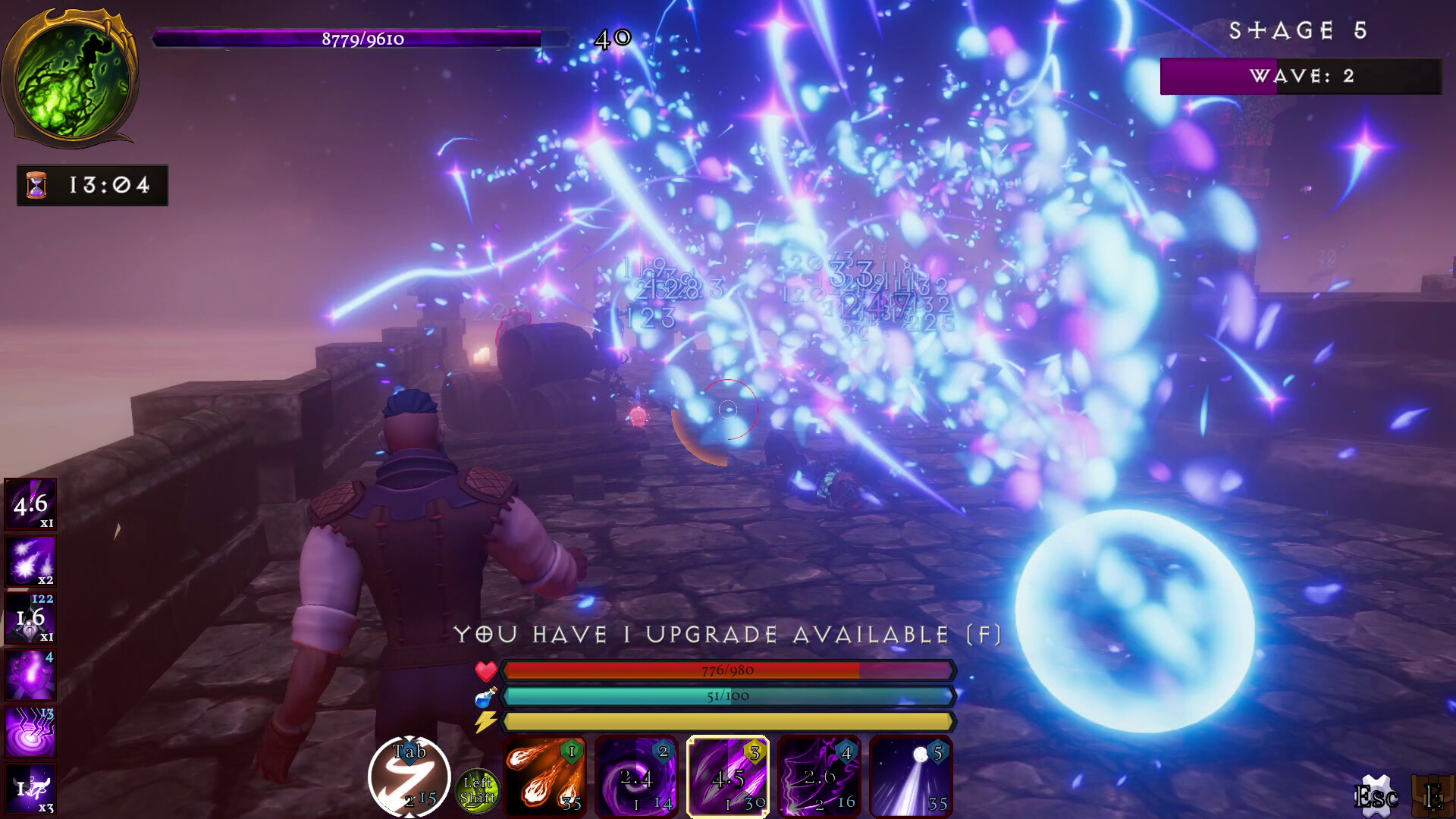Click the lightning icon beside the stamina bar
The width and height of the screenshot is (1456, 819).
pyautogui.click(x=486, y=720)
